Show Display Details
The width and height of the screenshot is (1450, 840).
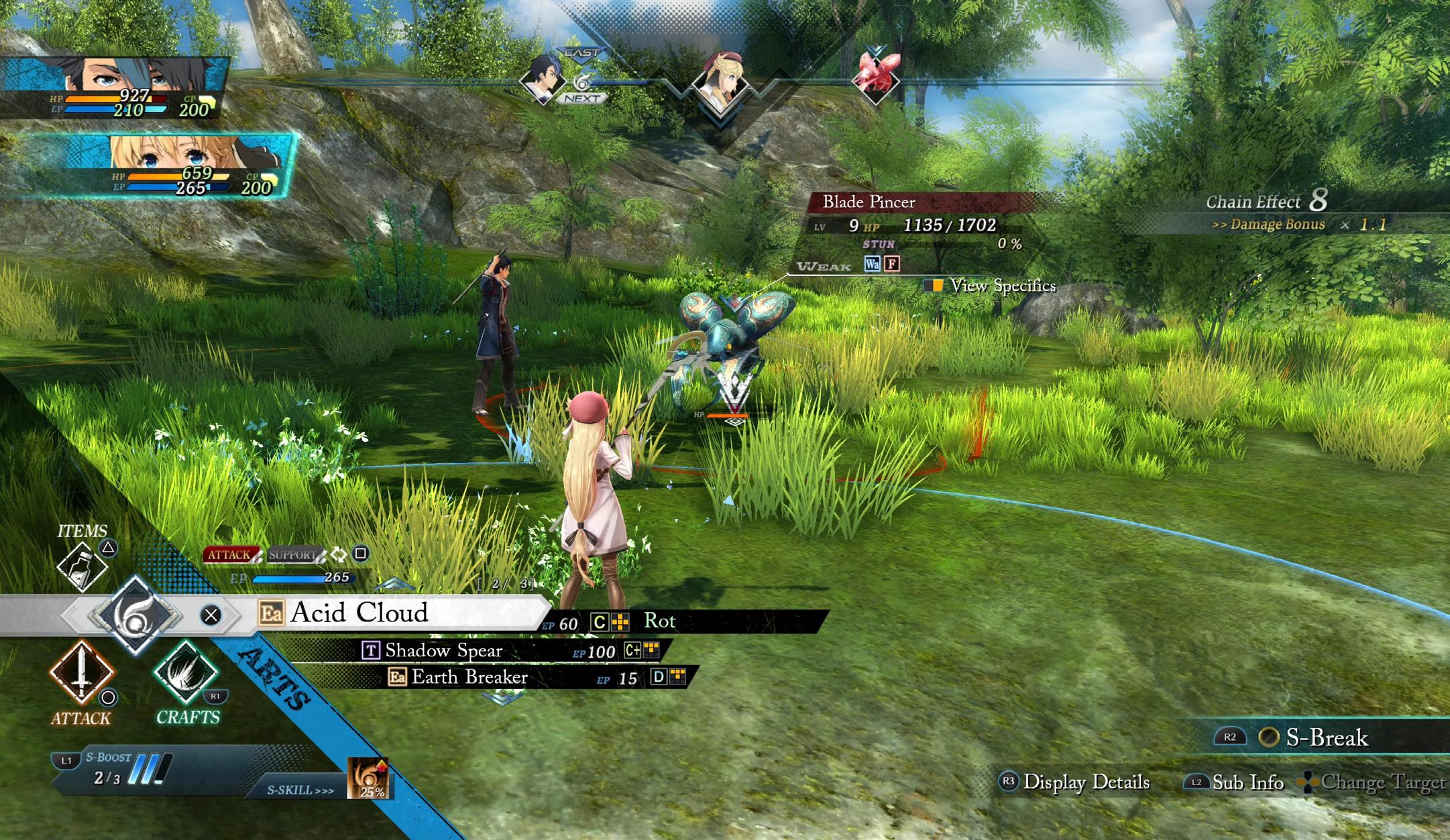tap(1086, 782)
